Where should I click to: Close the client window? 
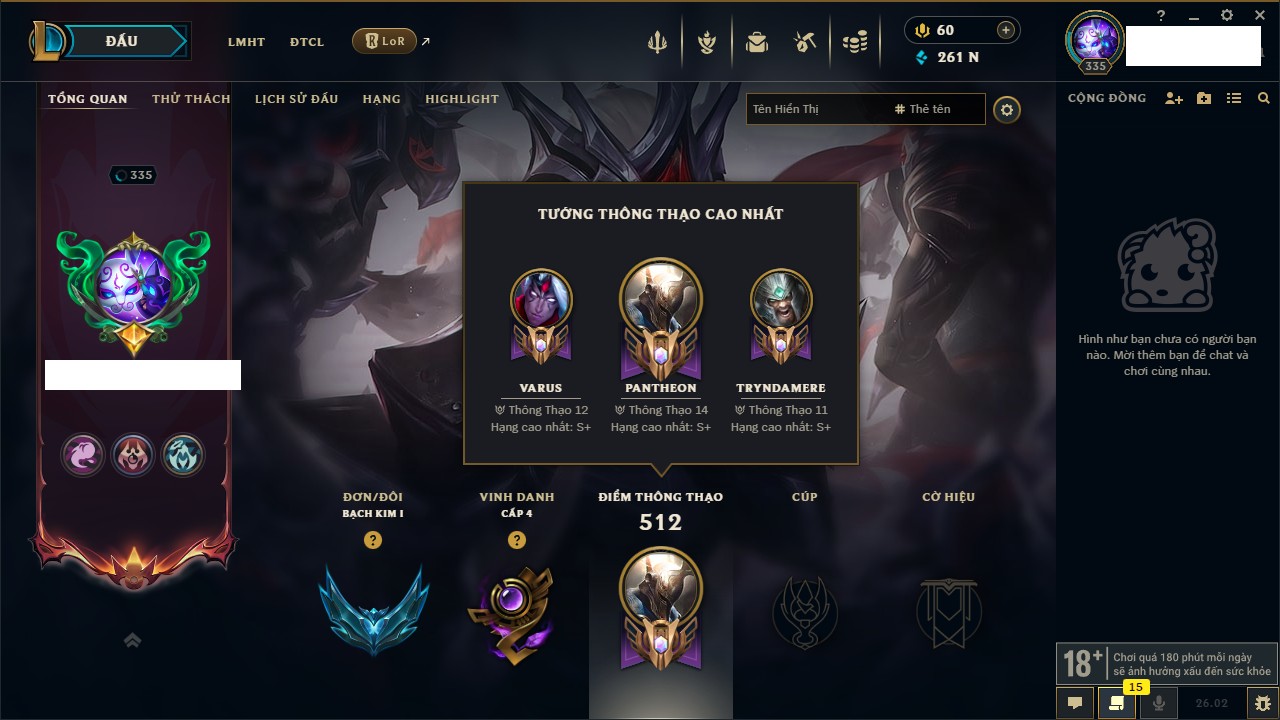1260,15
